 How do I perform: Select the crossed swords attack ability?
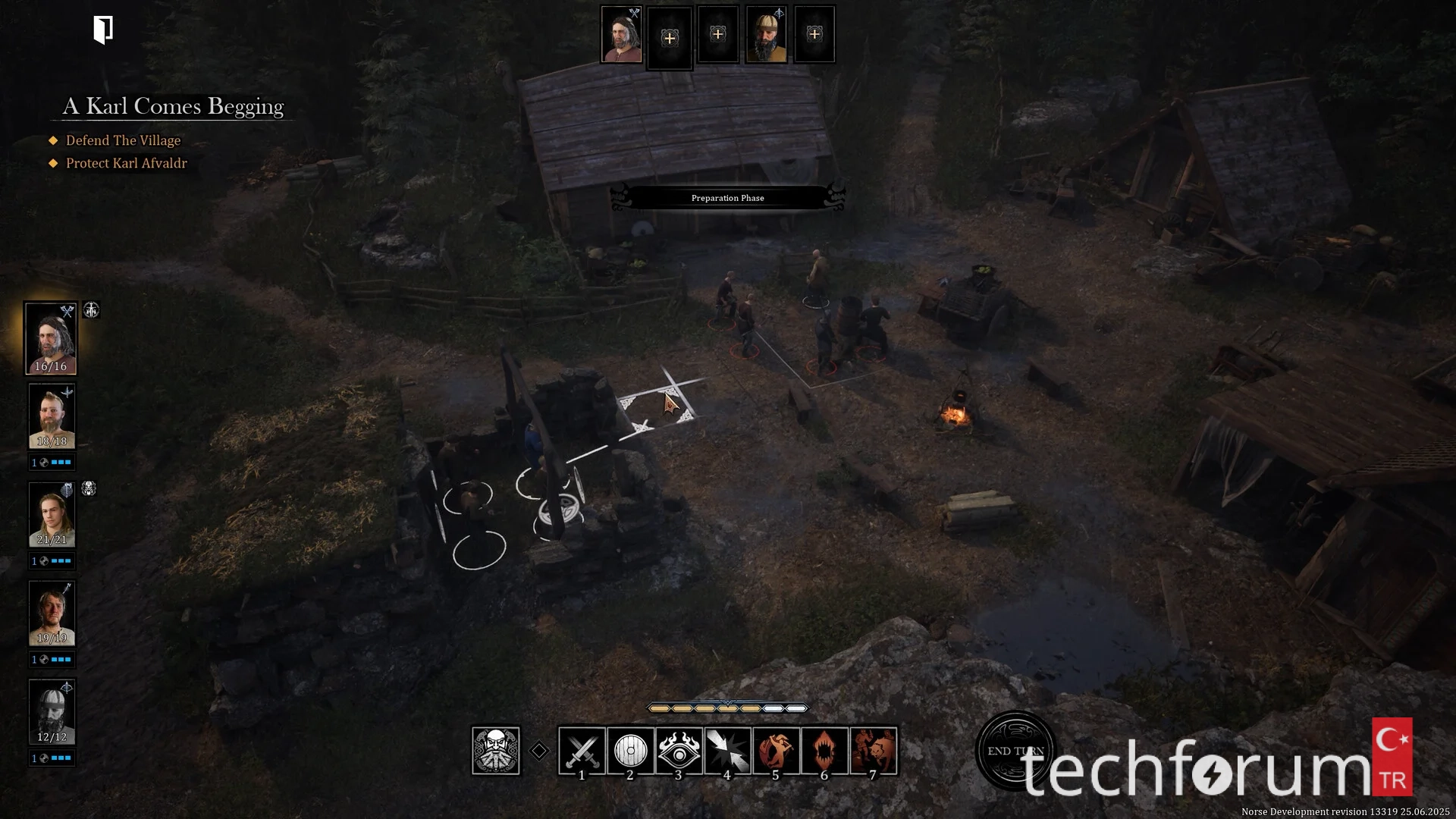582,751
